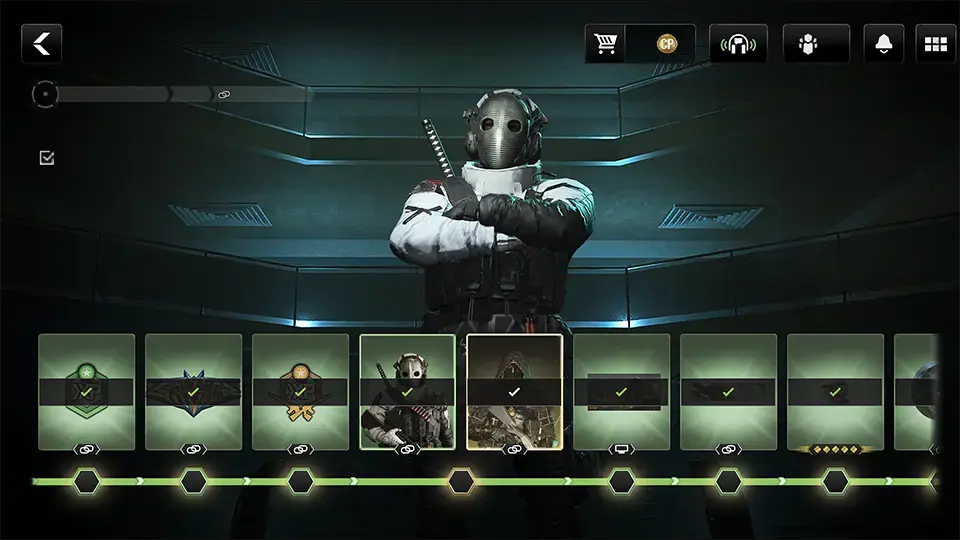The image size is (960, 540).
Task: Open the grid main menu
Action: [x=936, y=44]
